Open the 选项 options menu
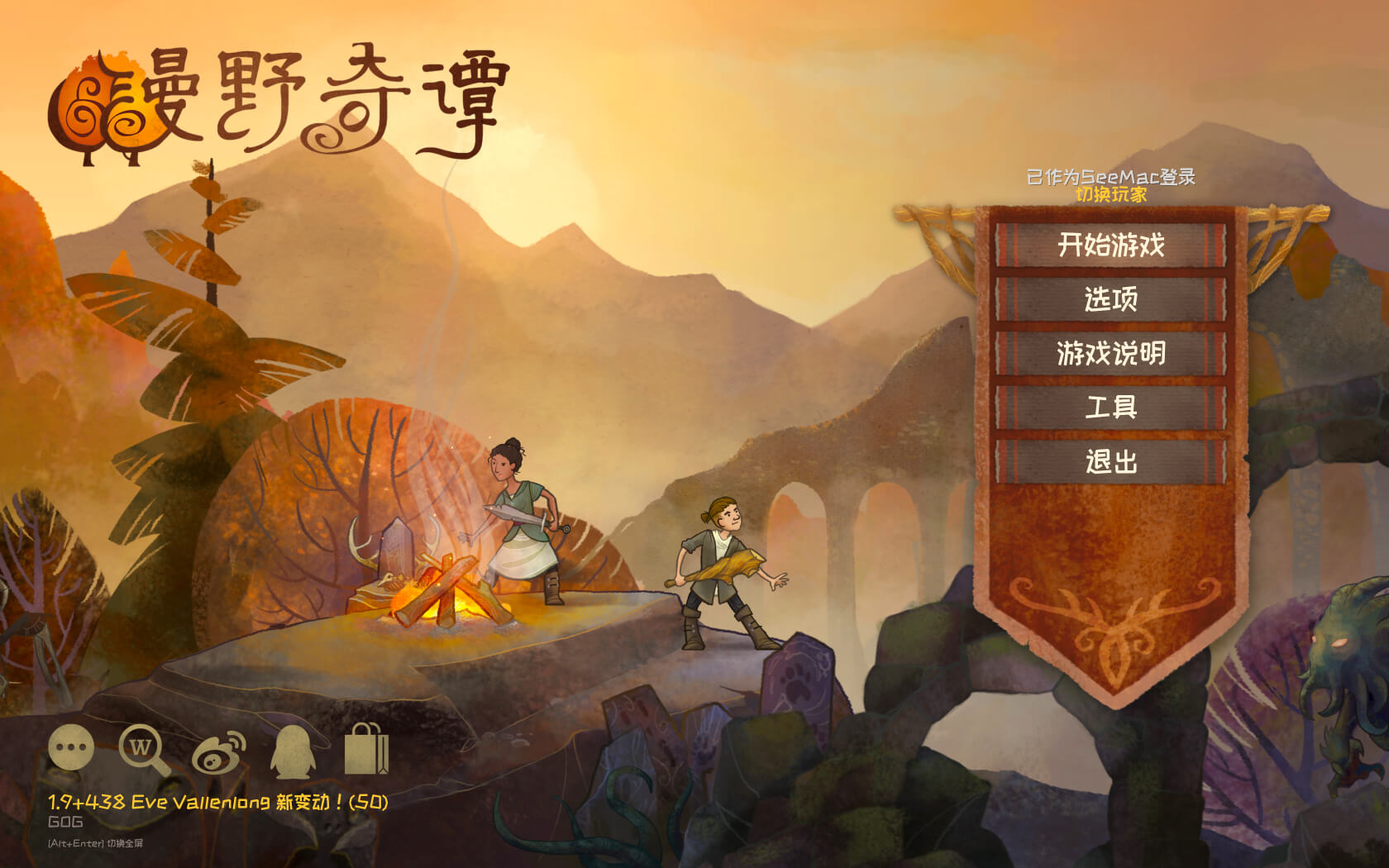The width and height of the screenshot is (1389, 868). [x=1110, y=299]
